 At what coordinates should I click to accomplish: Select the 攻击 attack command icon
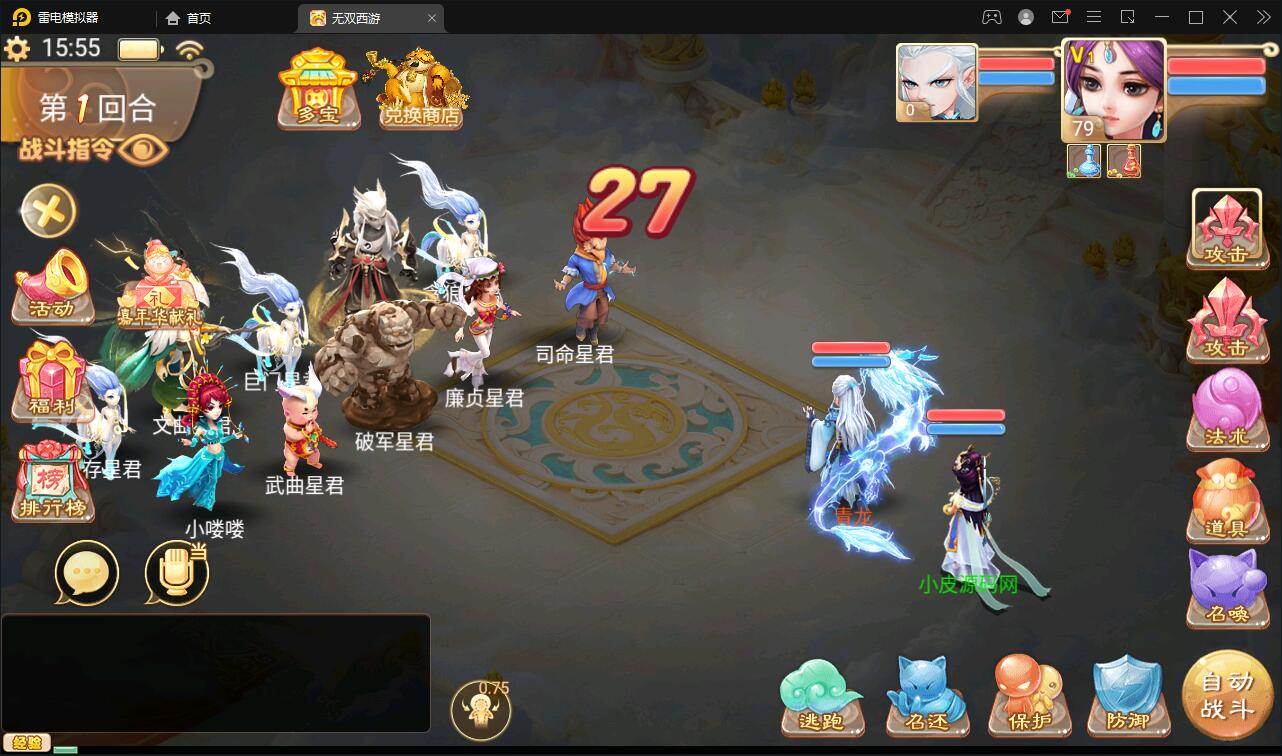(1228, 228)
